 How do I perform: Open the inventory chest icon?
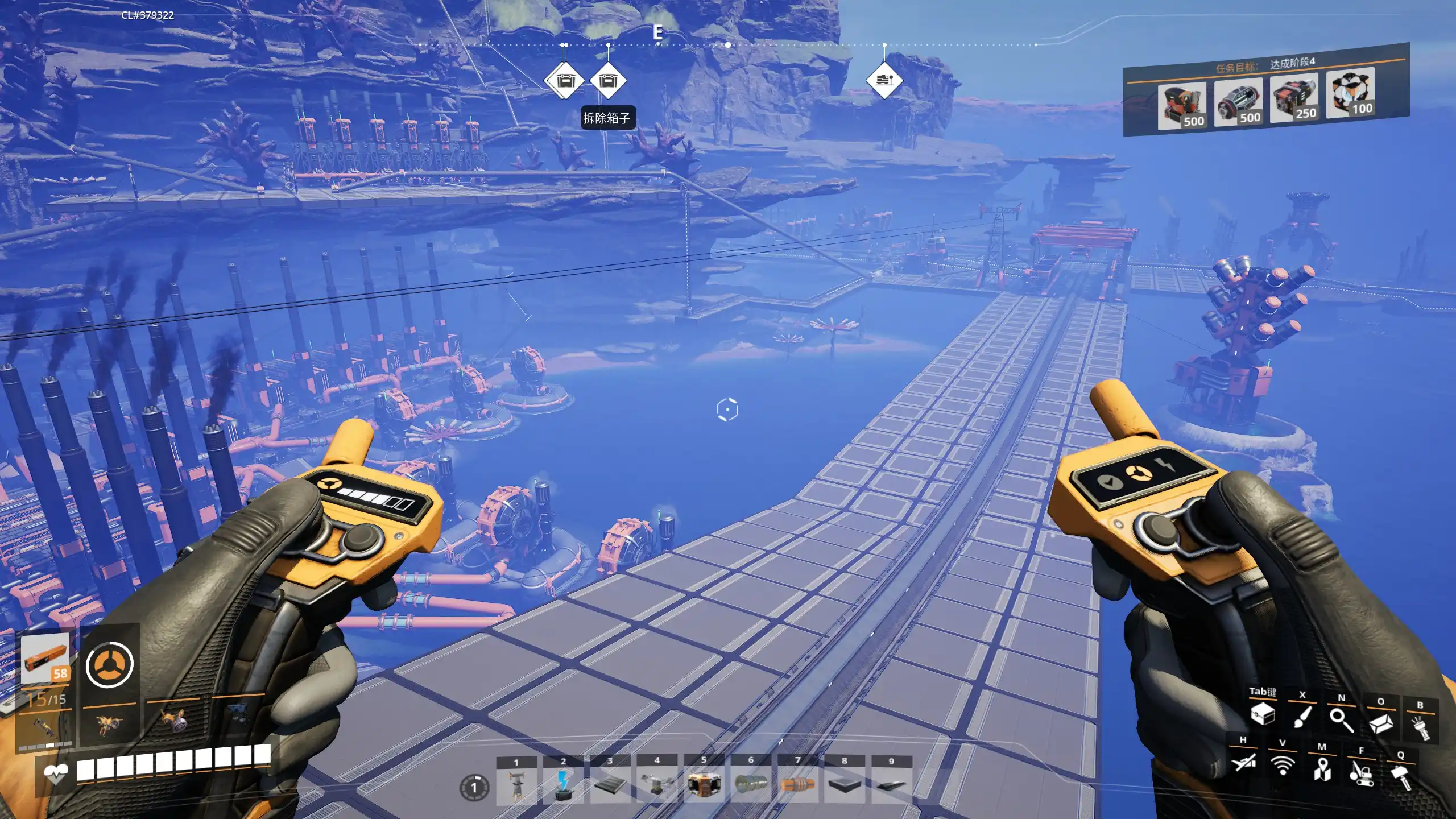pyautogui.click(x=1263, y=714)
